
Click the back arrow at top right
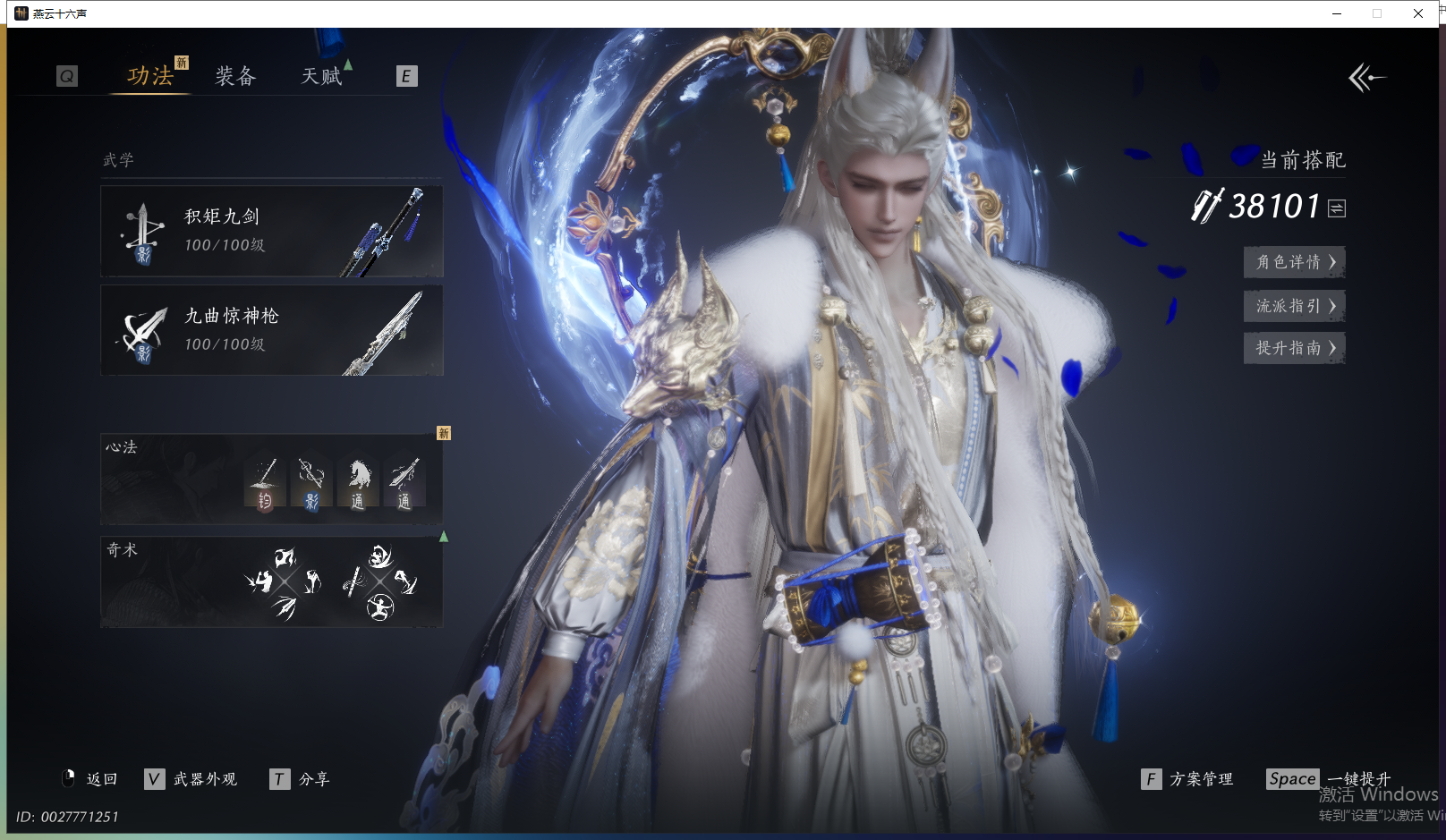click(x=1365, y=78)
